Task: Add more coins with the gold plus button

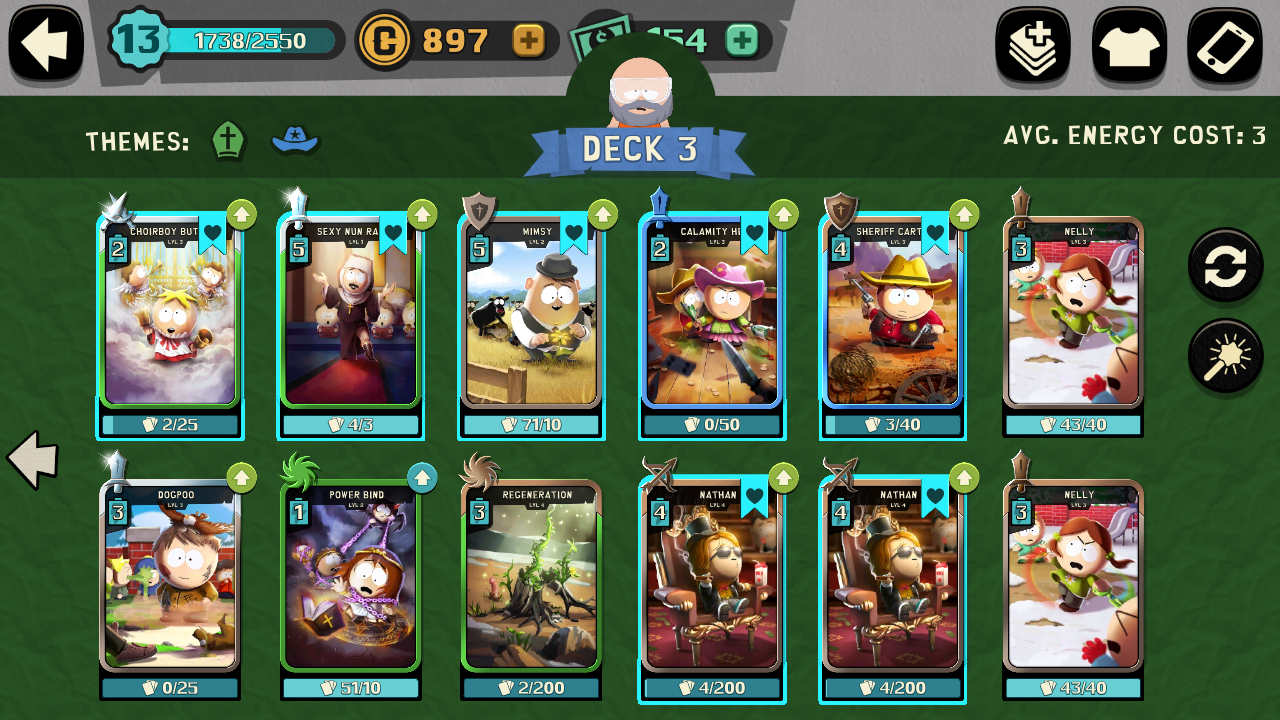Action: (528, 40)
